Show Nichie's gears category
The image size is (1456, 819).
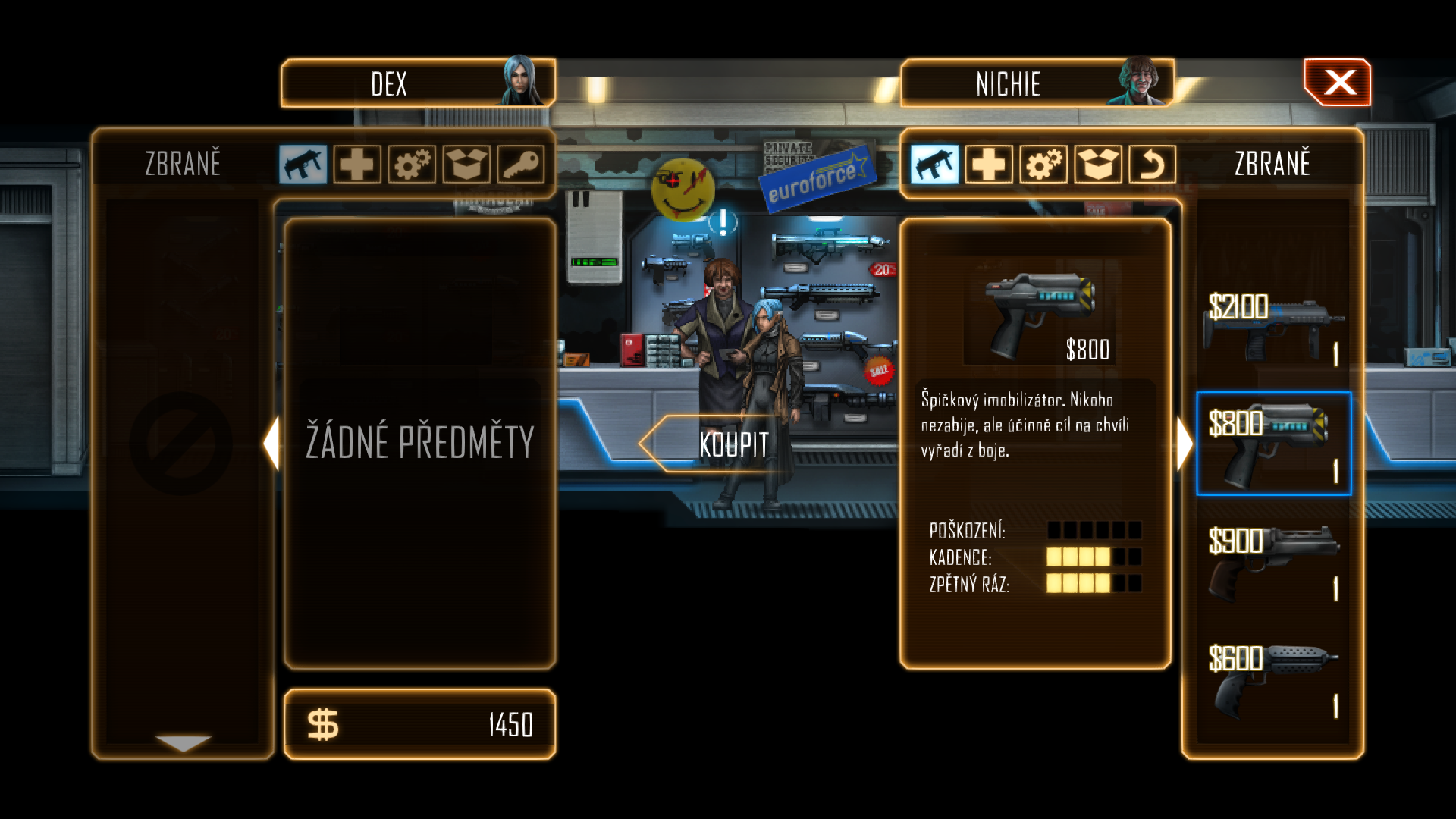[x=1043, y=164]
